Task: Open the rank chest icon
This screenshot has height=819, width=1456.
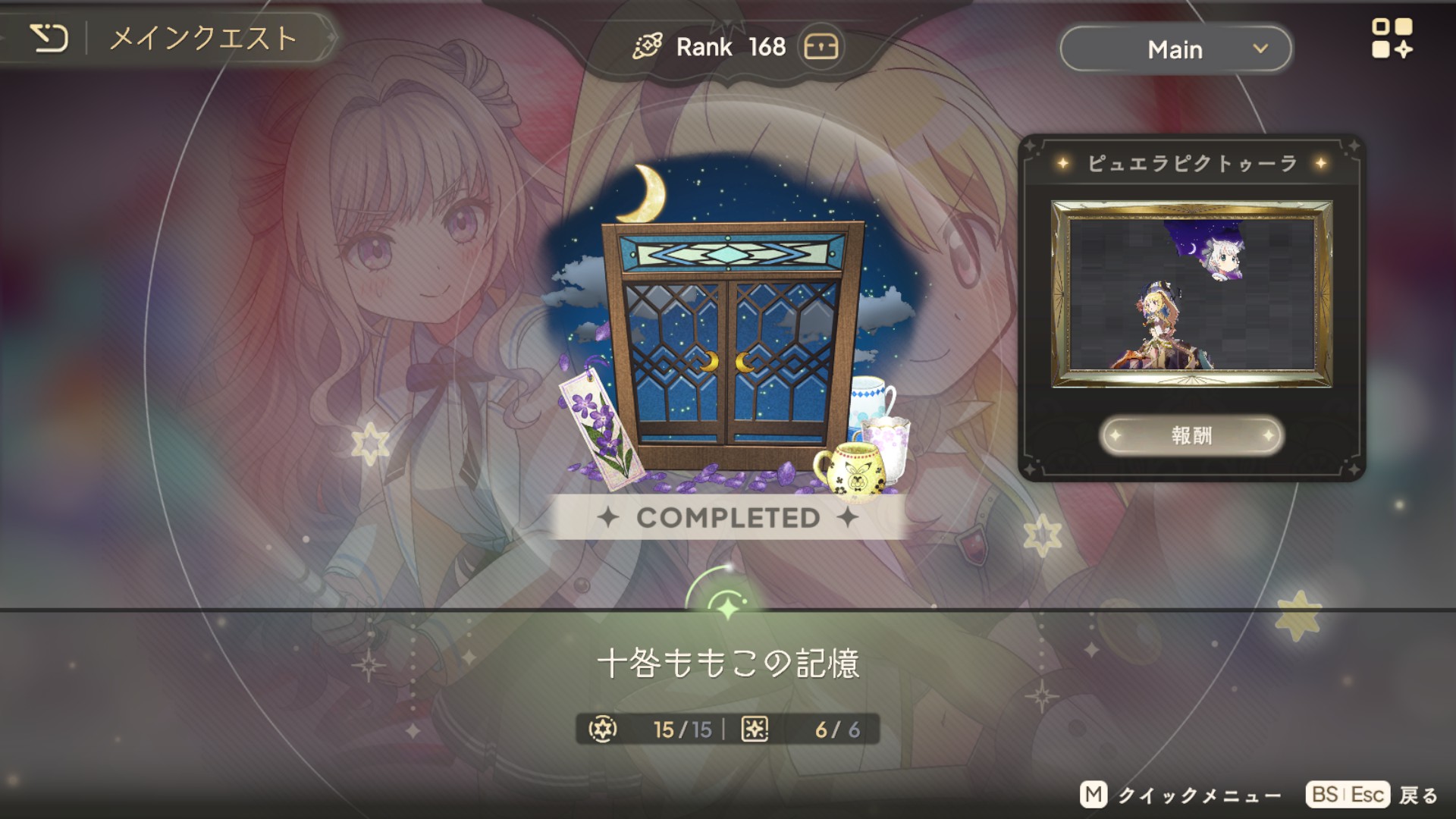Action: pos(821,47)
